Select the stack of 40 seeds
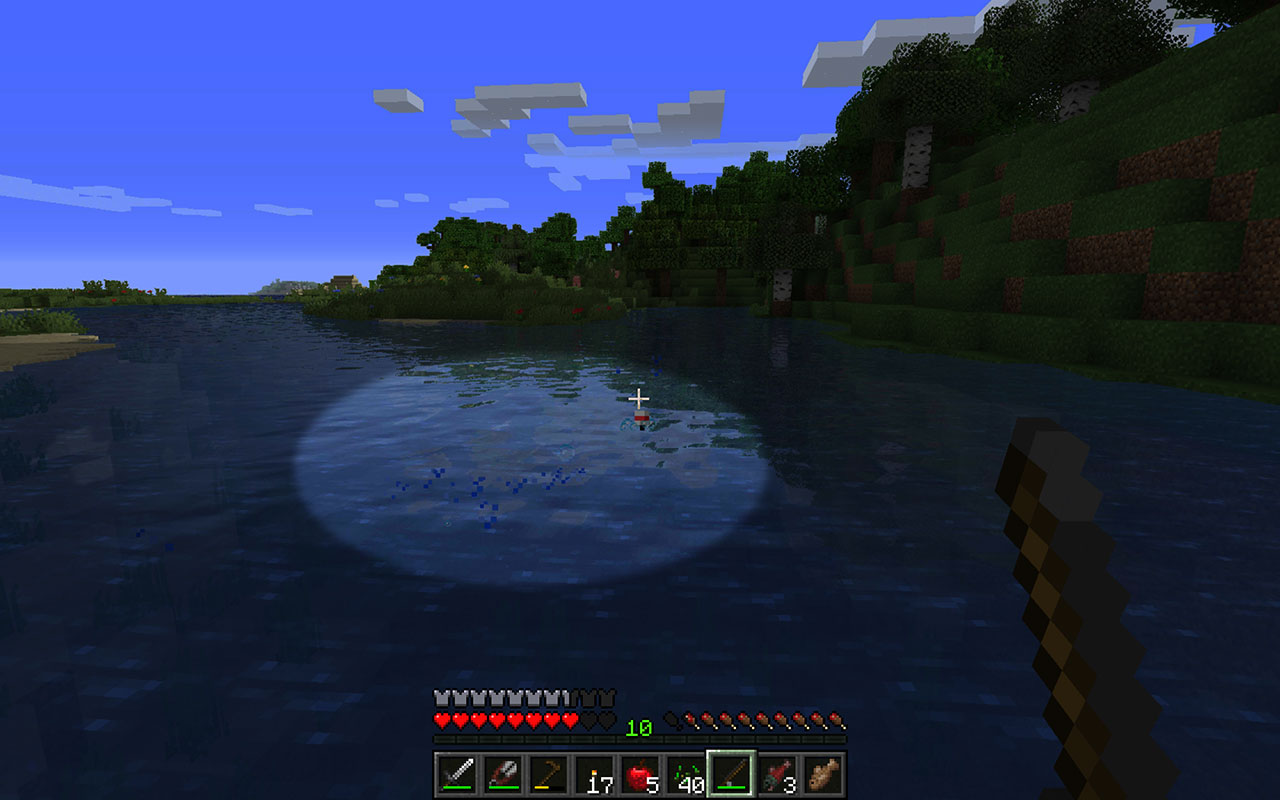Screen dimensions: 1280x800 click(686, 775)
